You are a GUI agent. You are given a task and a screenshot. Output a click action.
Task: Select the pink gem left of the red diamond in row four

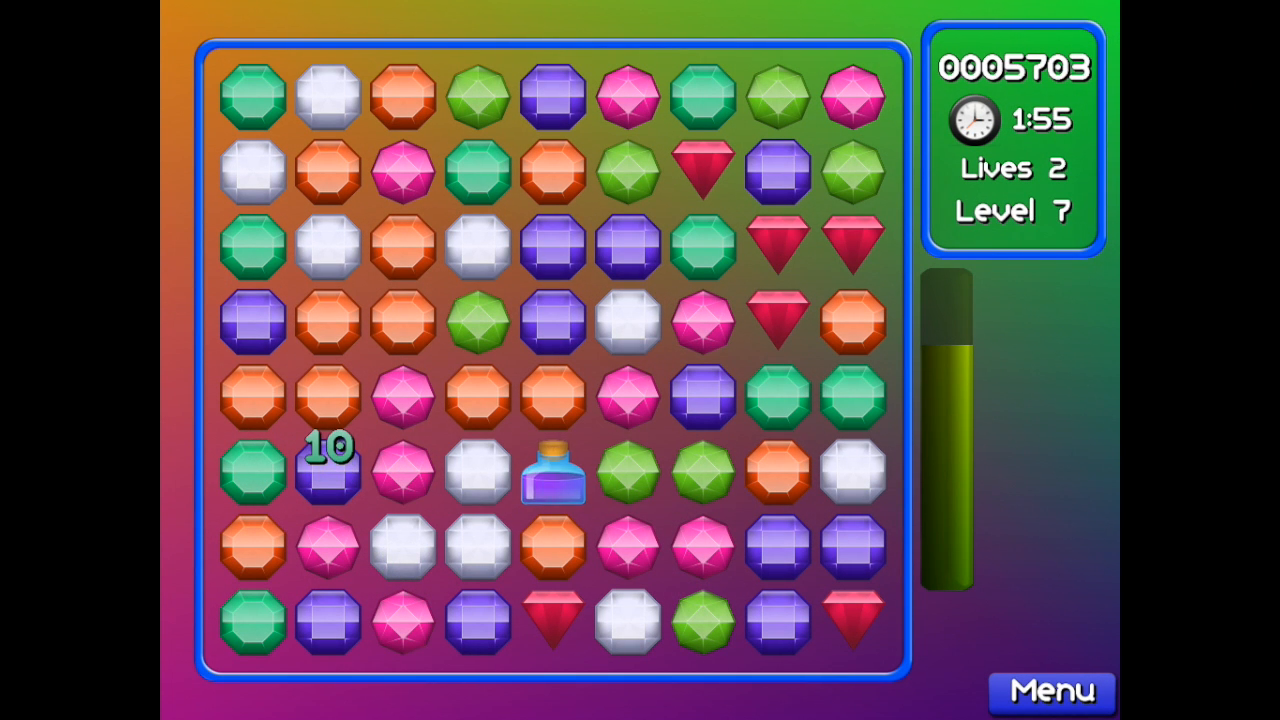pyautogui.click(x=703, y=321)
